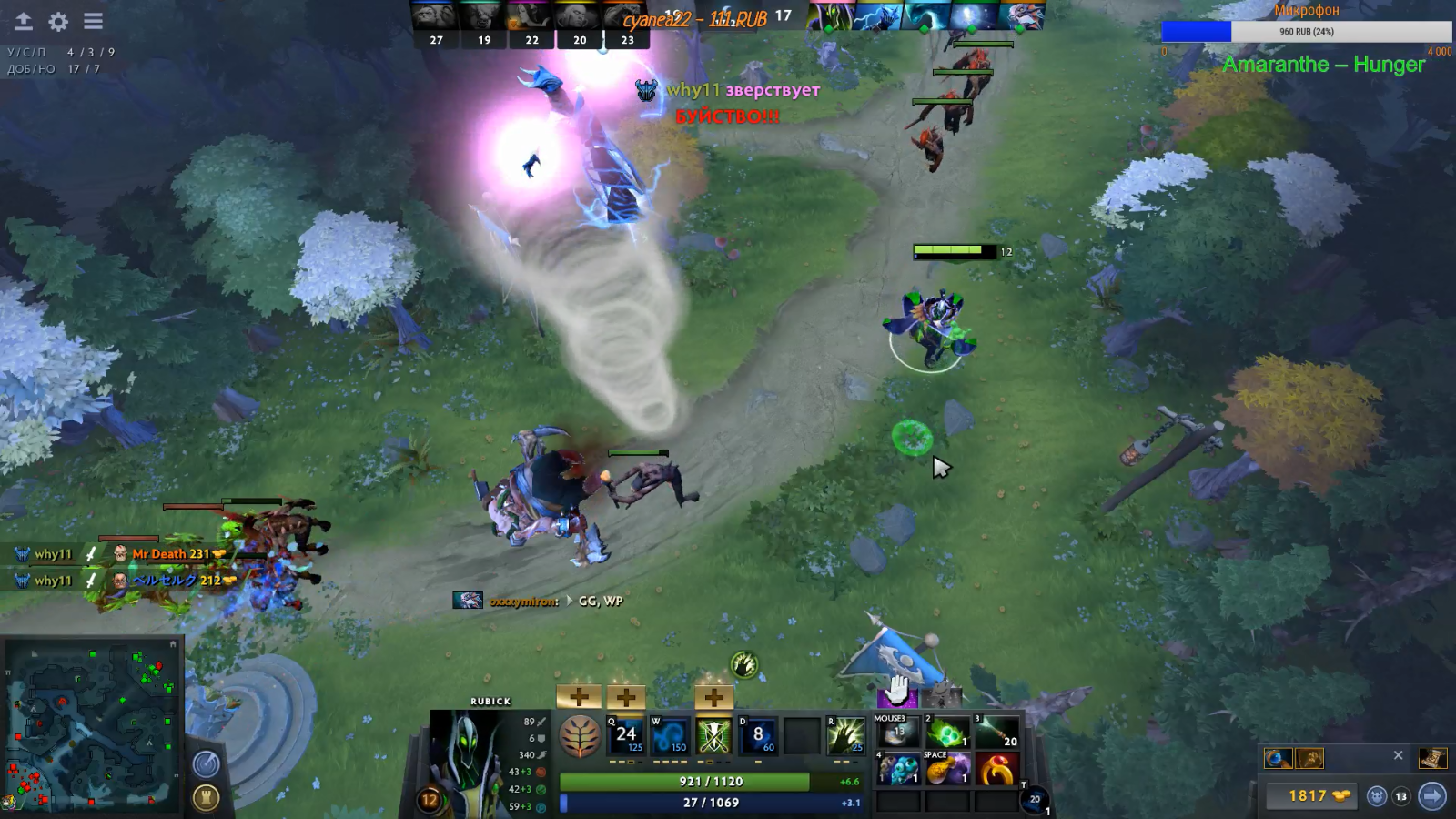Screen dimensions: 1456x819
Task: Select the courier icon button
Action: tap(1377, 796)
